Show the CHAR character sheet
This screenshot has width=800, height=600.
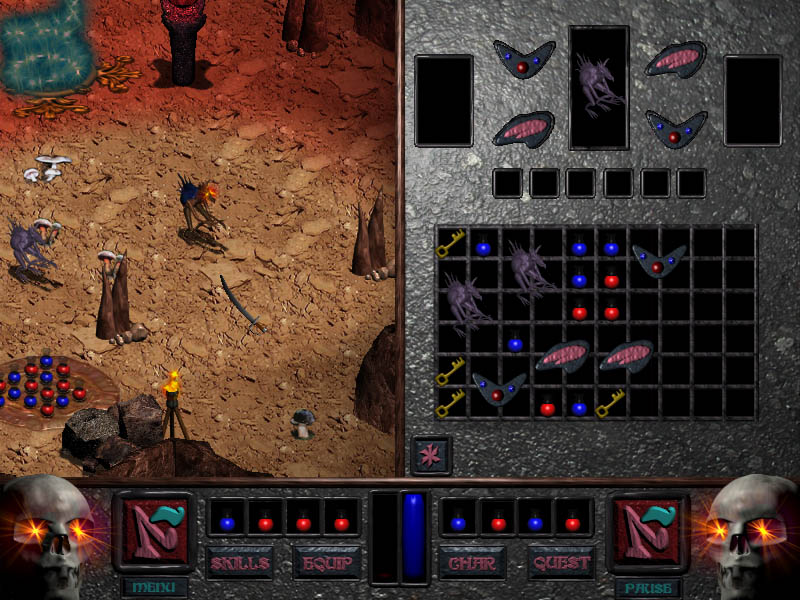coord(472,563)
